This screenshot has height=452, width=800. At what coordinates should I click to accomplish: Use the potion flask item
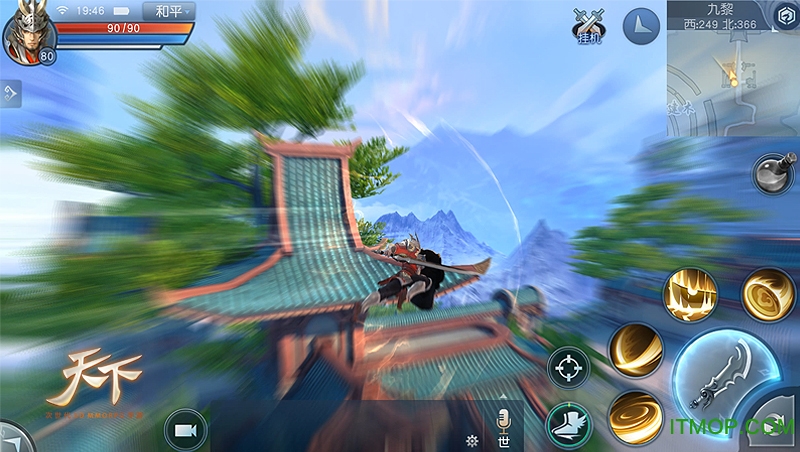[773, 173]
